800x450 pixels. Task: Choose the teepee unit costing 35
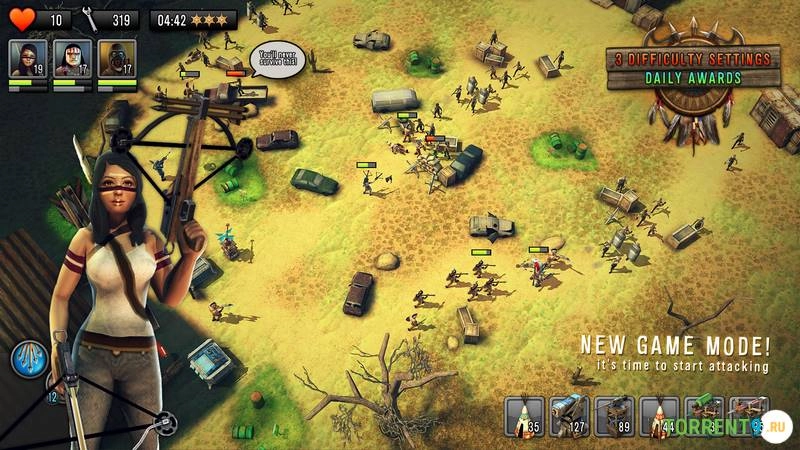click(524, 417)
